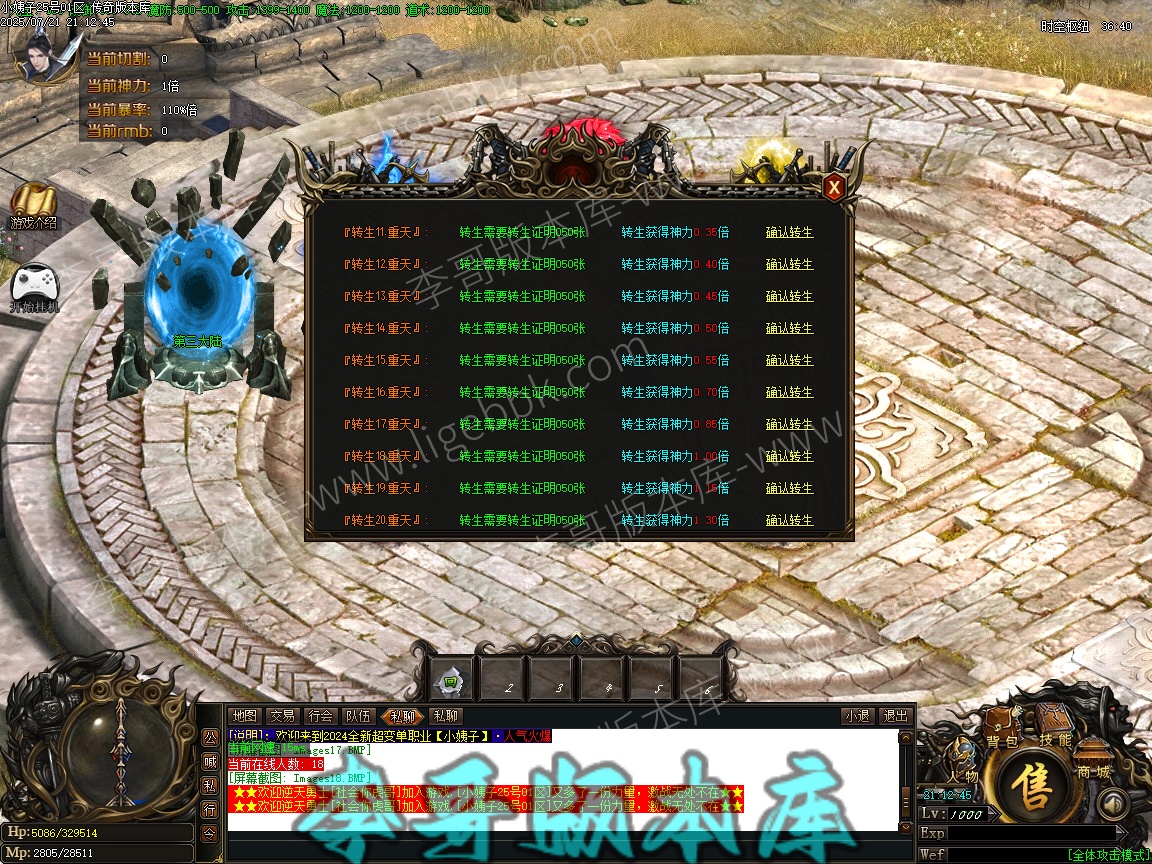Screen dimensions: 1152x864
Task: Confirm rebirth for 转生18重天
Action: (x=789, y=456)
